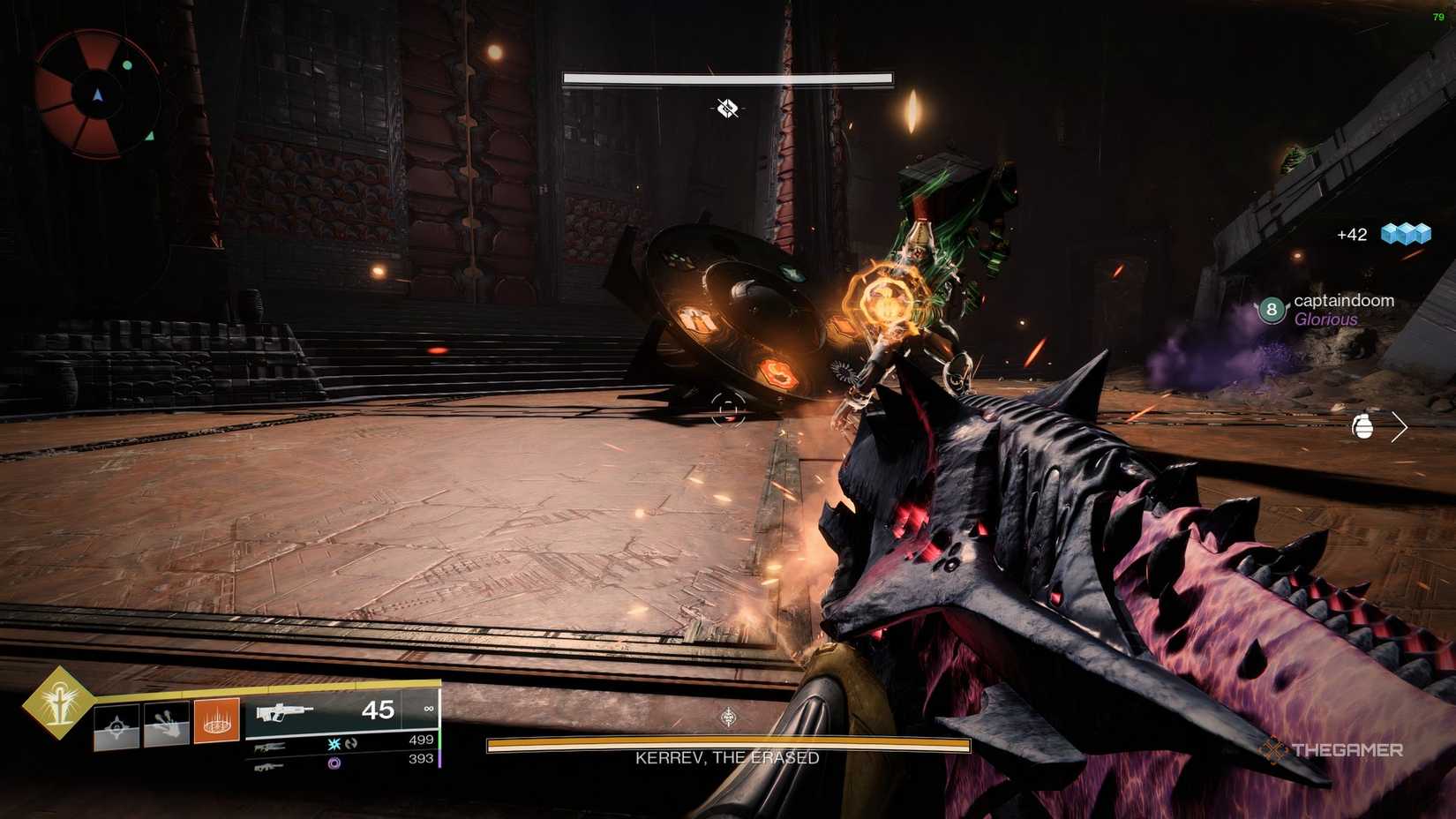Click the purple void icon on the heavy weapon row
The width and height of the screenshot is (1456, 819).
(x=334, y=763)
